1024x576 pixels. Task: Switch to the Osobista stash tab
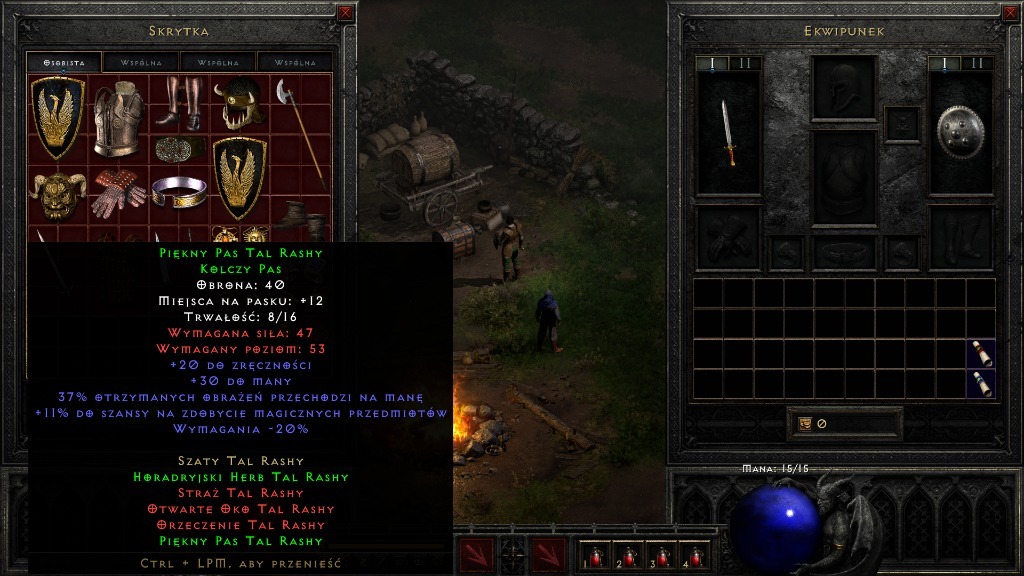[x=63, y=62]
